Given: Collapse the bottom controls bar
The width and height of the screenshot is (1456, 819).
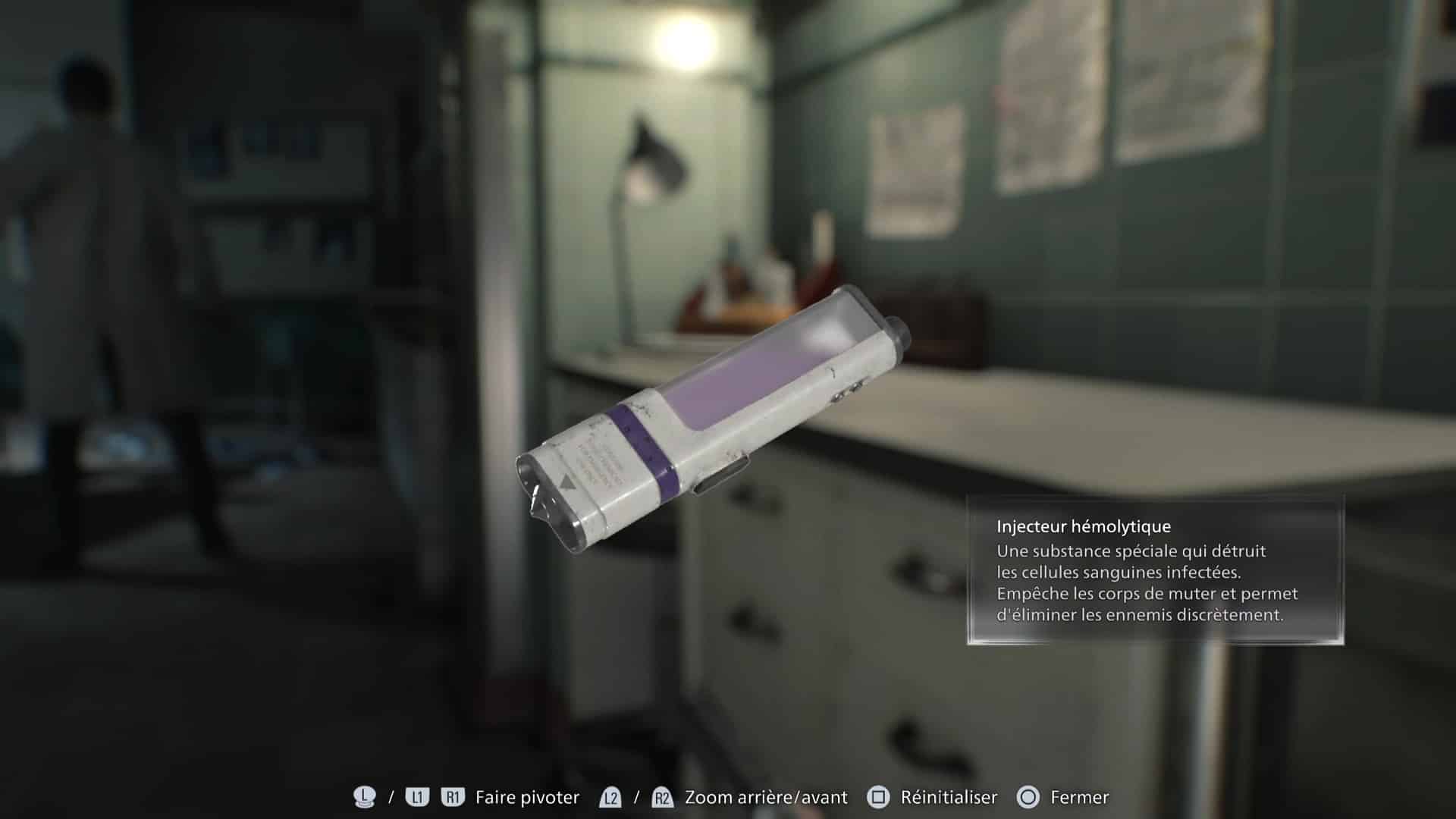Looking at the screenshot, I should pyautogui.click(x=728, y=797).
